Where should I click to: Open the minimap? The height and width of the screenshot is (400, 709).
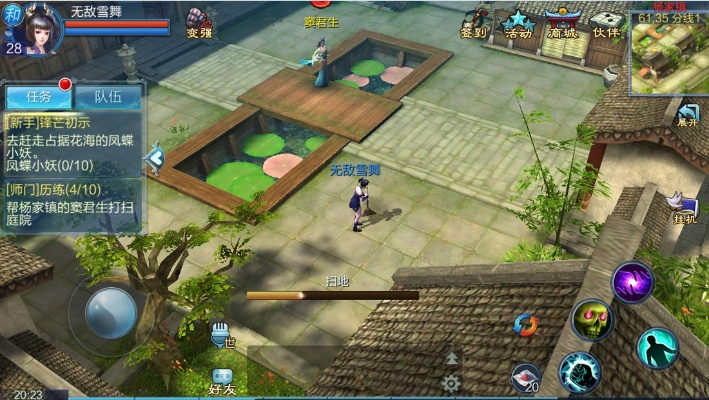click(x=668, y=50)
